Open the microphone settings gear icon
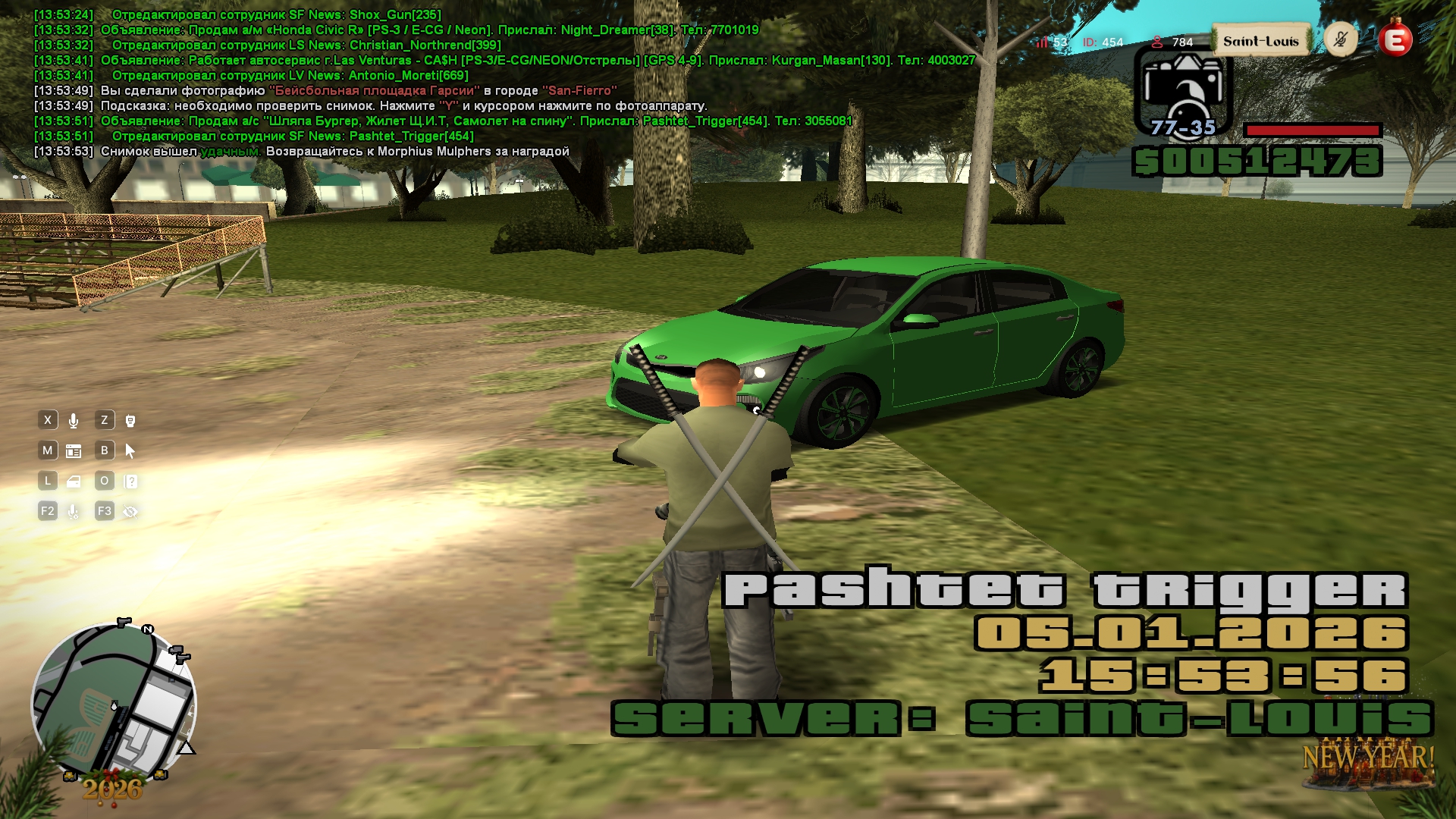The height and width of the screenshot is (819, 1456). pyautogui.click(x=74, y=512)
